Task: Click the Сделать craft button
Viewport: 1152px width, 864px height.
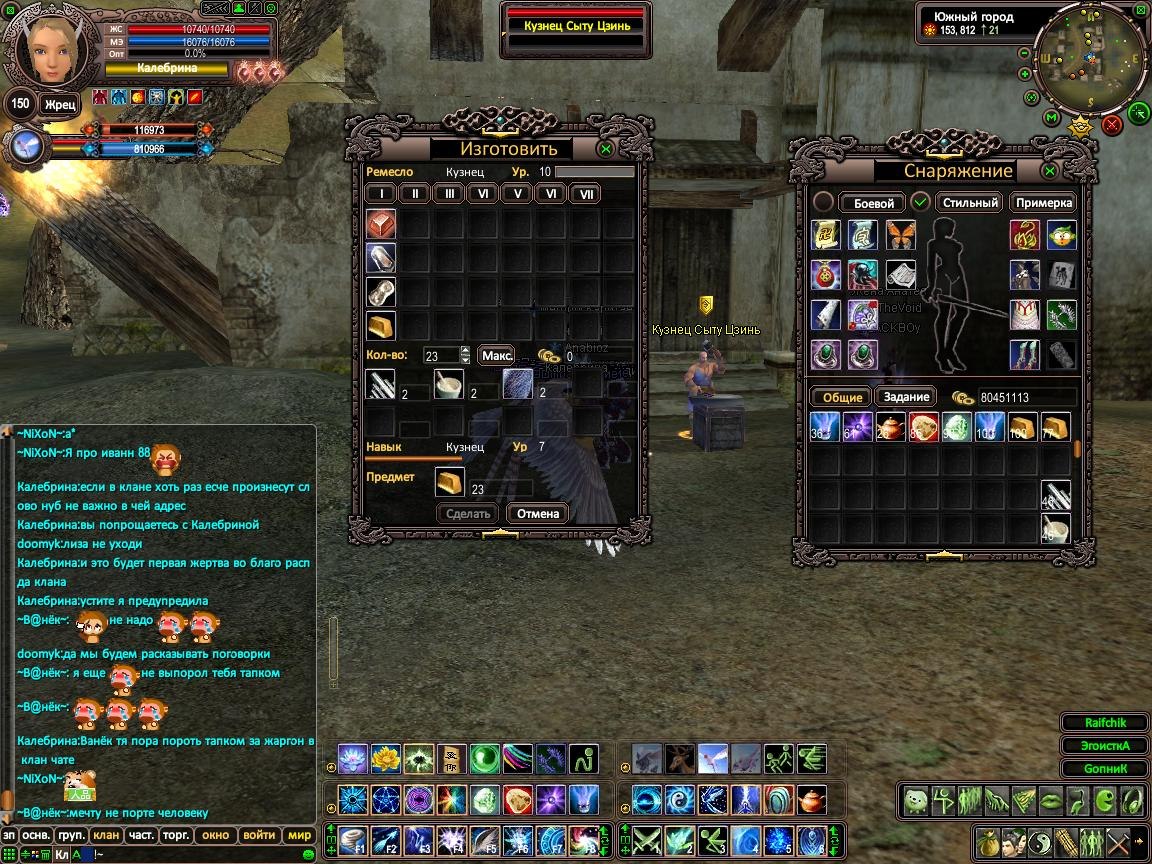Action: 468,514
